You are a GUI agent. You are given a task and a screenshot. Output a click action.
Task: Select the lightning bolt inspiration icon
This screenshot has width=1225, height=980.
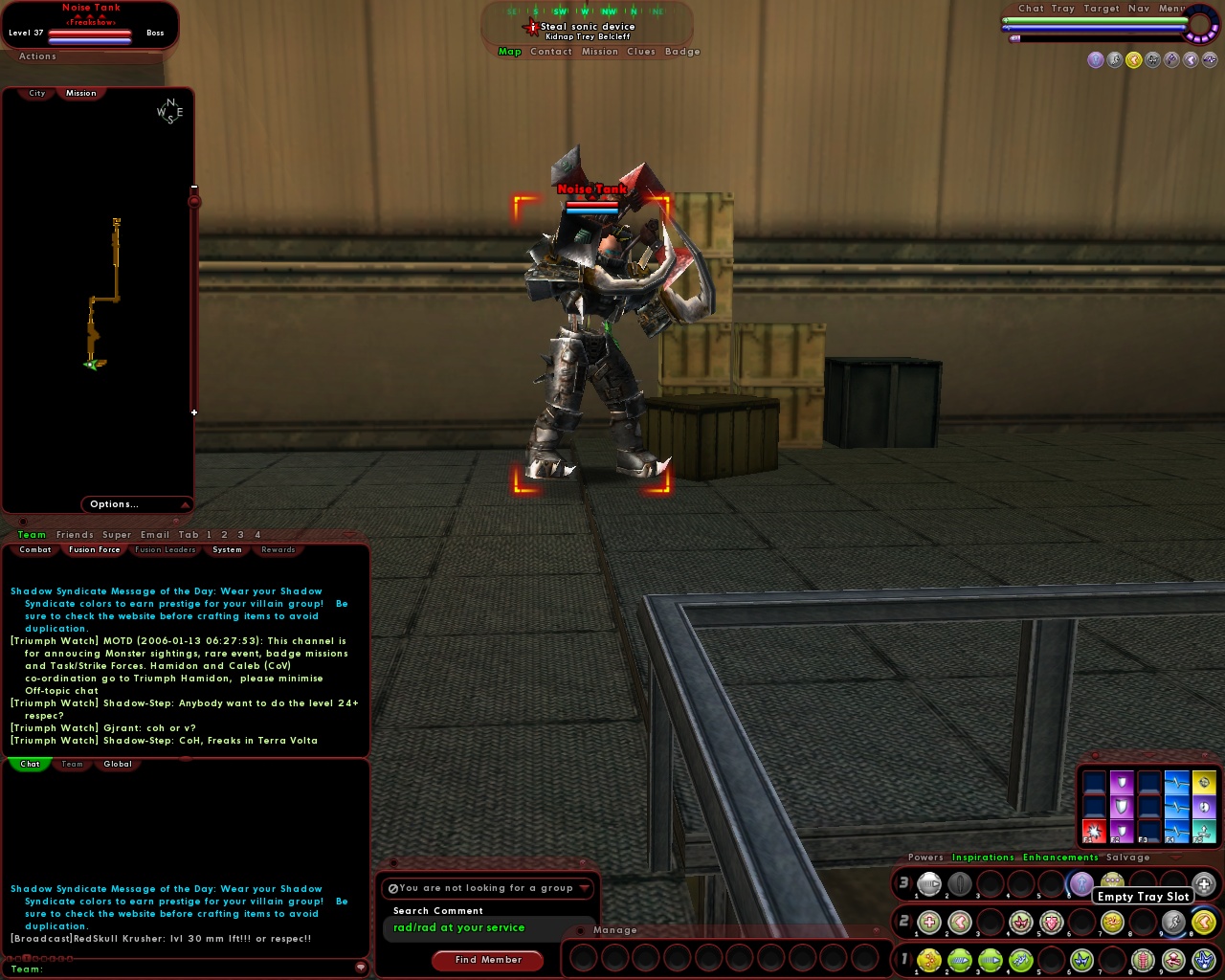pos(1177,807)
